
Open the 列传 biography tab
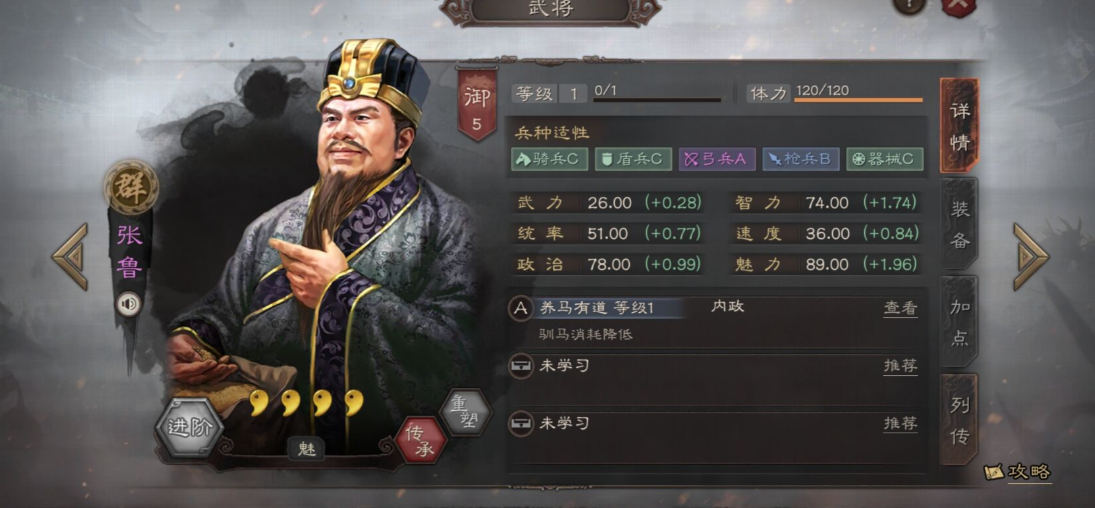960,418
